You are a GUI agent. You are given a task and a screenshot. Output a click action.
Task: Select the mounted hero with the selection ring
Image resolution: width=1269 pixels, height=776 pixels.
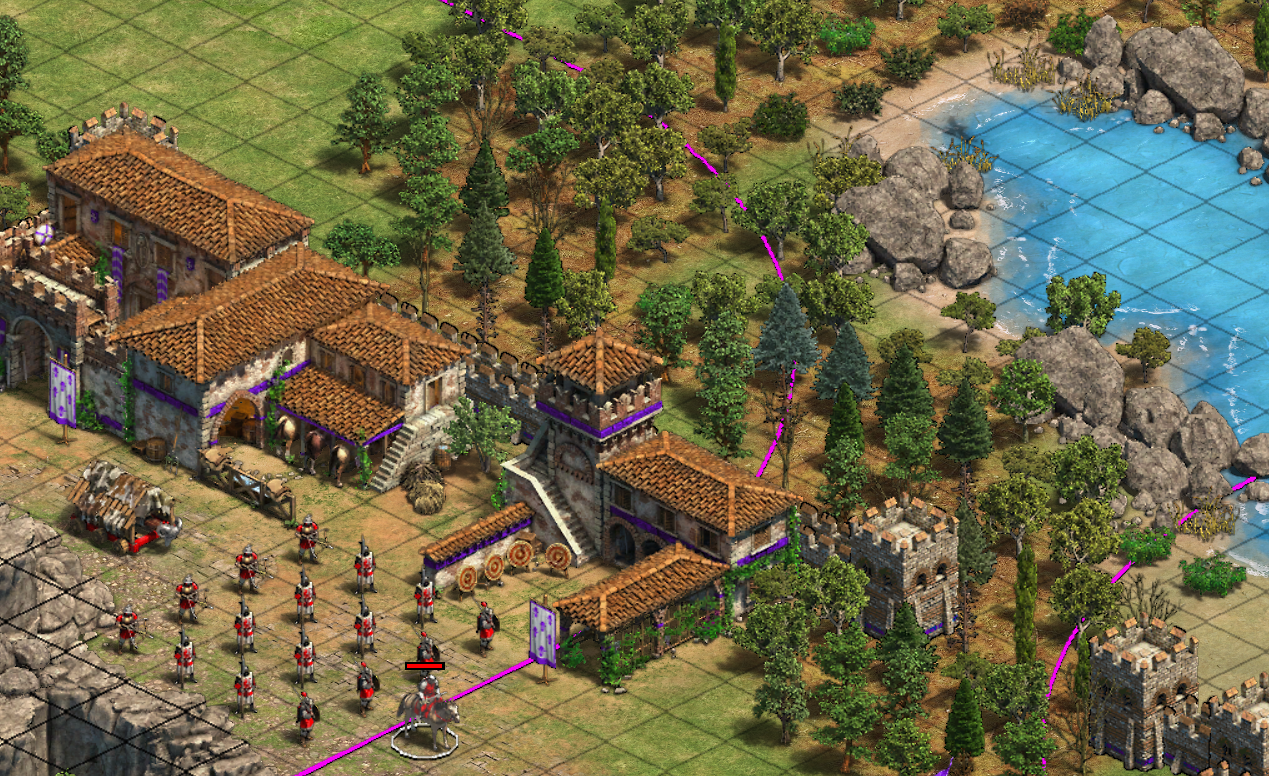(x=427, y=712)
